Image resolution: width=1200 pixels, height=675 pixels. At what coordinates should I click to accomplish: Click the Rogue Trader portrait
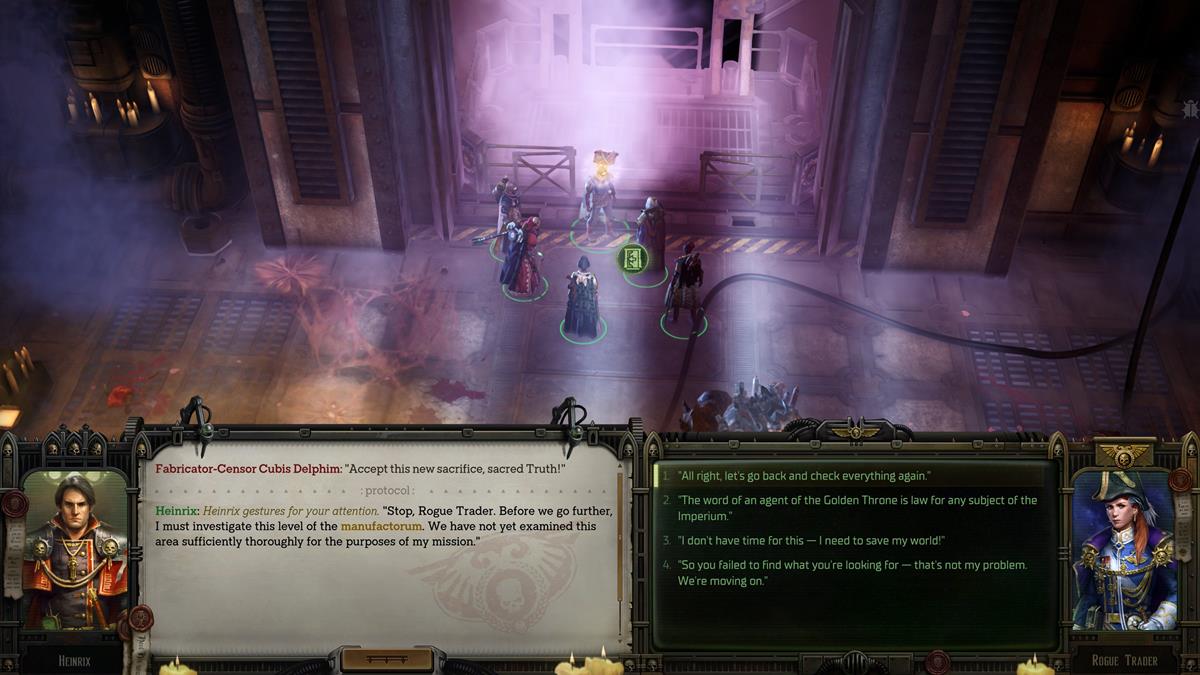point(1125,552)
